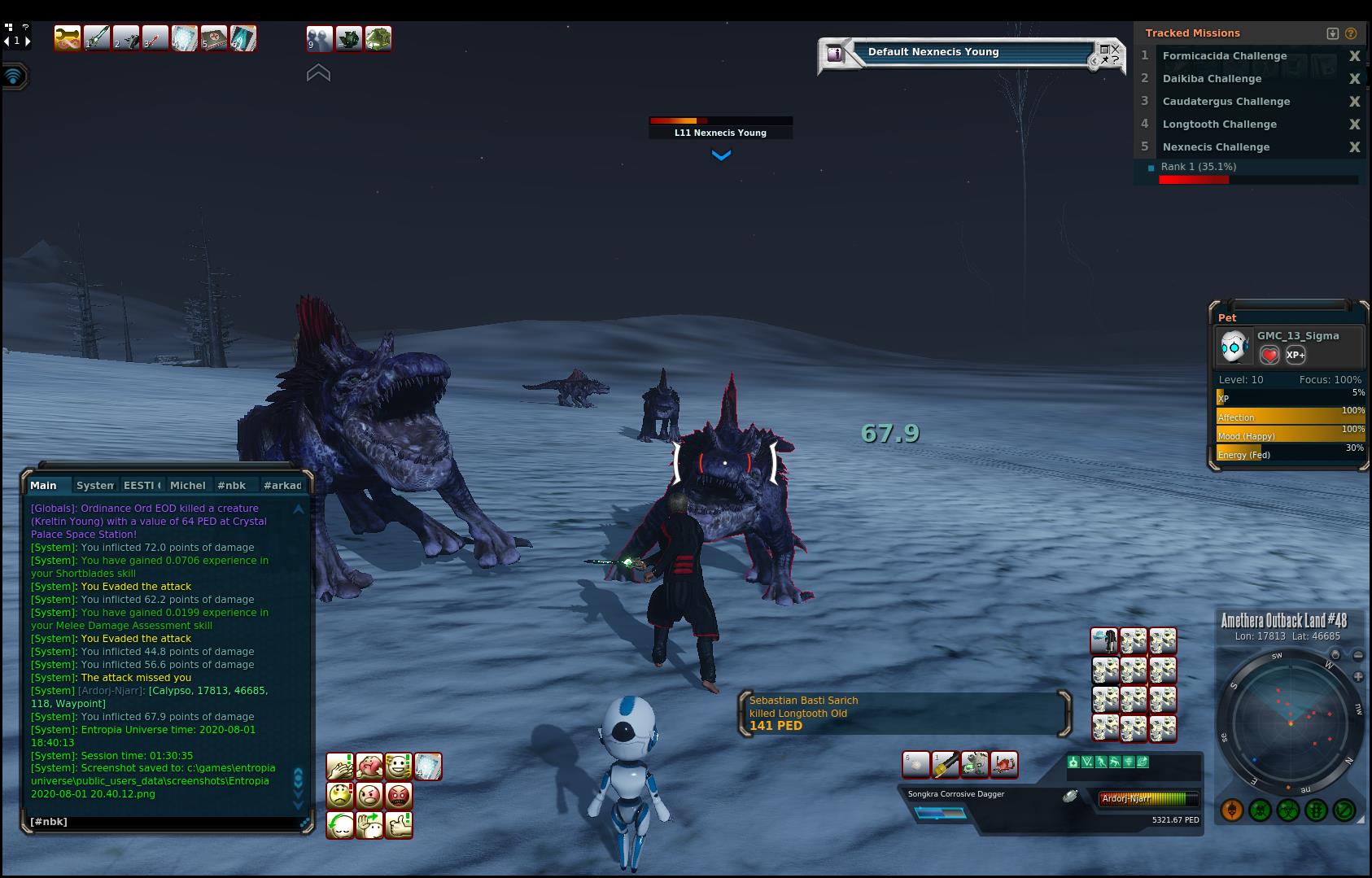The height and width of the screenshot is (878, 1372).
Task: Switch to the Michel chat tab
Action: pos(187,485)
